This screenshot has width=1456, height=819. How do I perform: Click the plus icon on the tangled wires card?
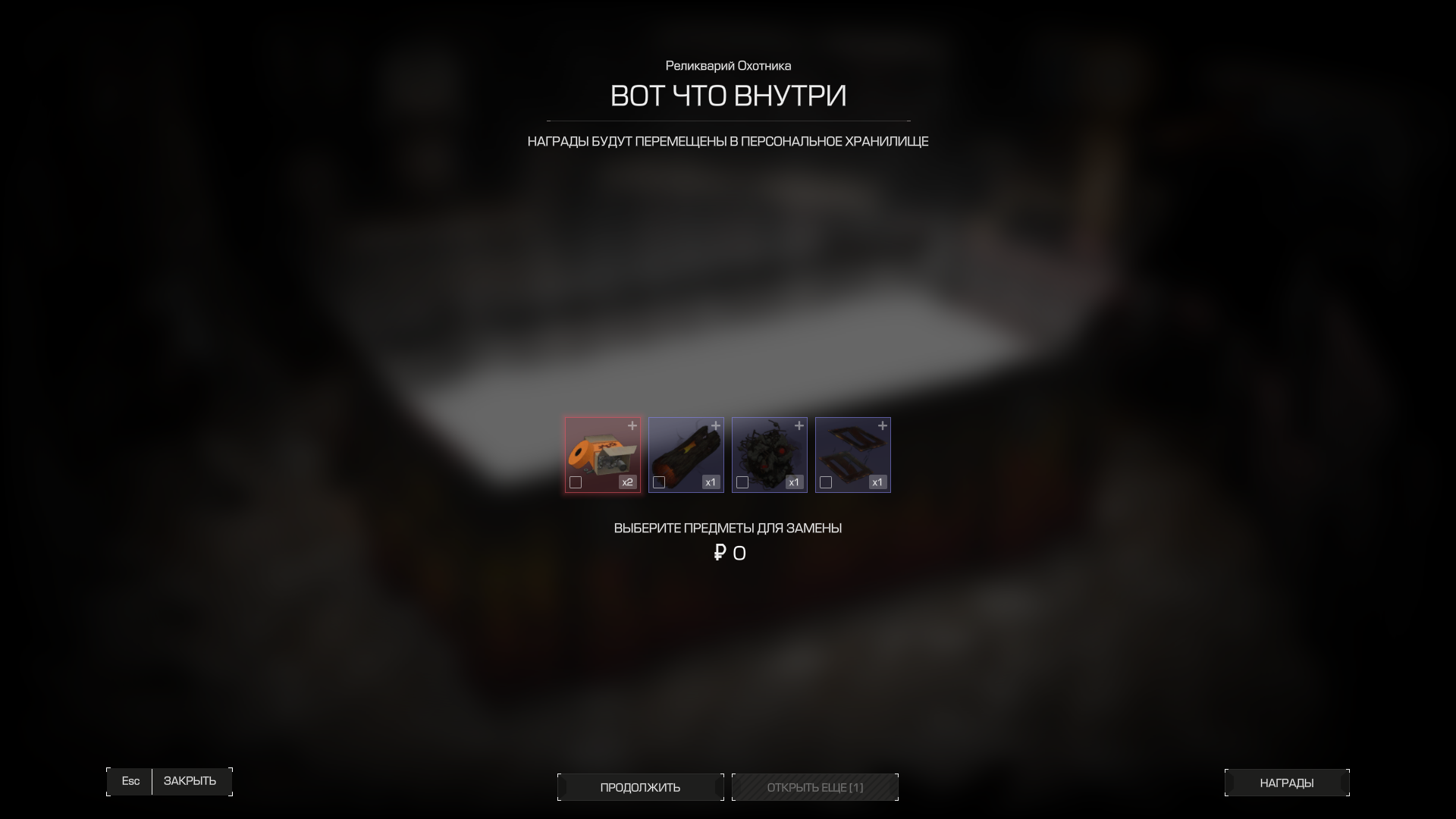point(801,426)
